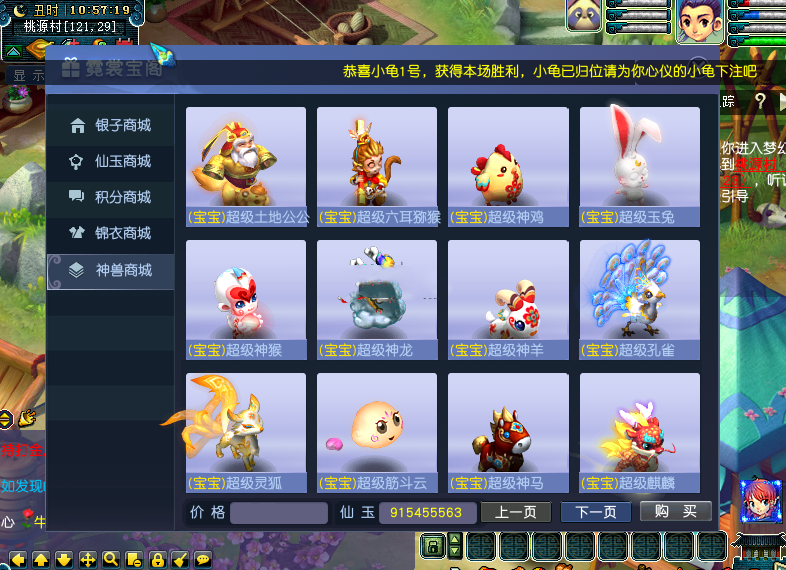This screenshot has height=570, width=786.
Task: Select the 超级神猴 pet
Action: point(246,298)
